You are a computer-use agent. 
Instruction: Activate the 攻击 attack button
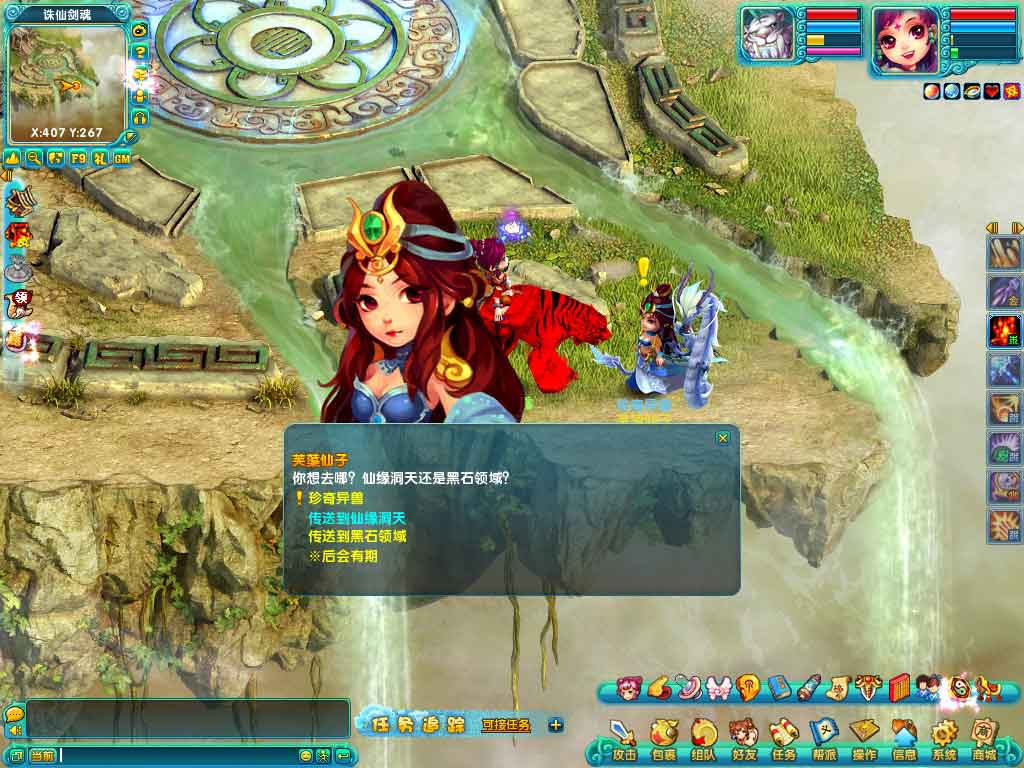coord(624,738)
